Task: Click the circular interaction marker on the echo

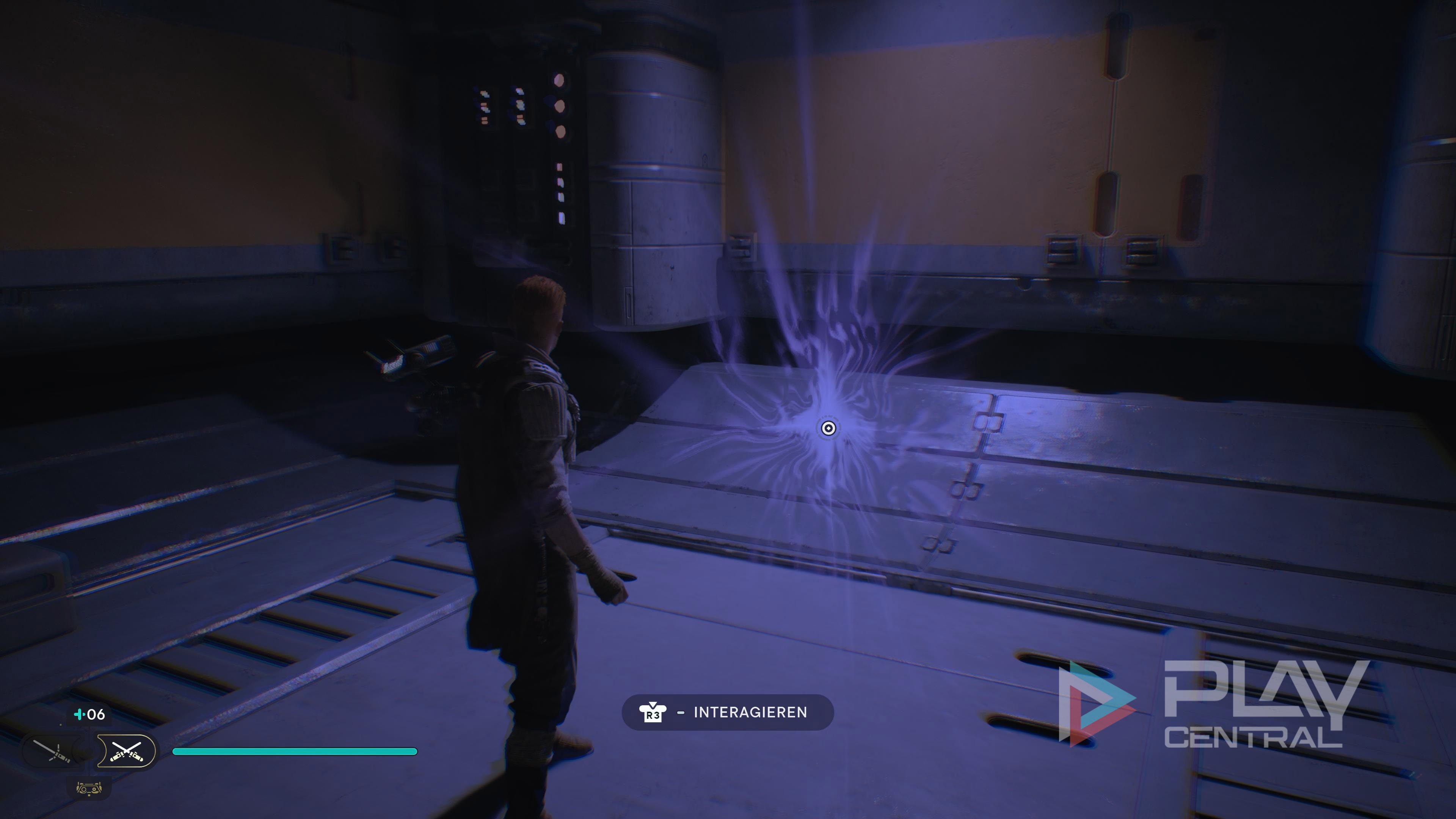Action: pos(828,428)
